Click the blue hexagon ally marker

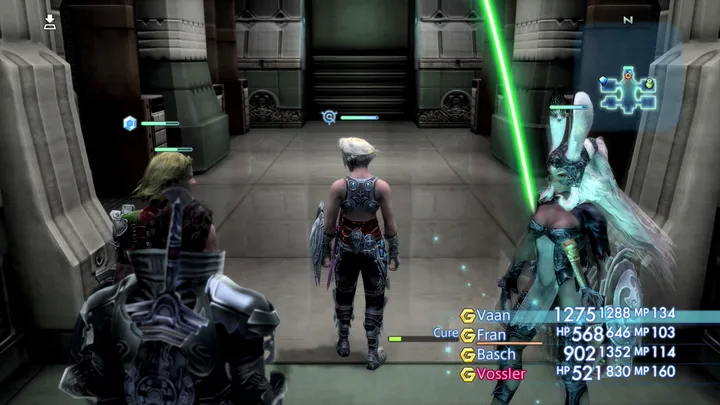point(129,123)
